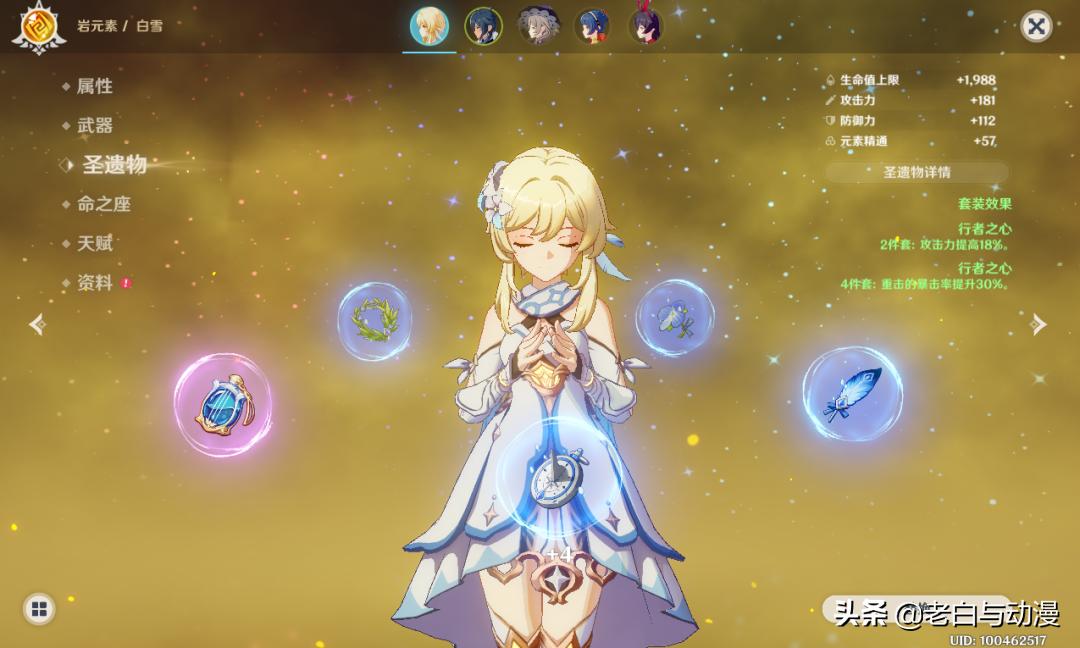Open the four-square grid button
Viewport: 1080px width, 648px height.
pyautogui.click(x=39, y=608)
